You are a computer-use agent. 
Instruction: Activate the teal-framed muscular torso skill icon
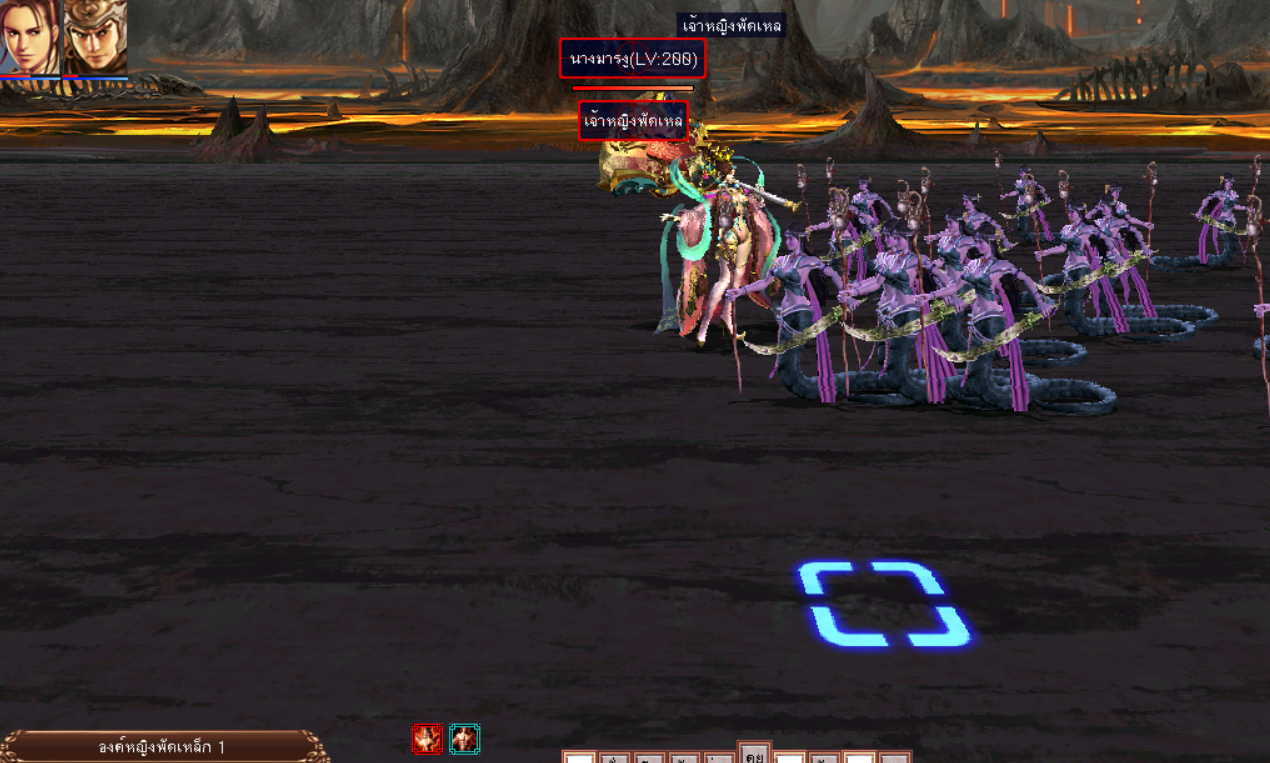point(464,739)
